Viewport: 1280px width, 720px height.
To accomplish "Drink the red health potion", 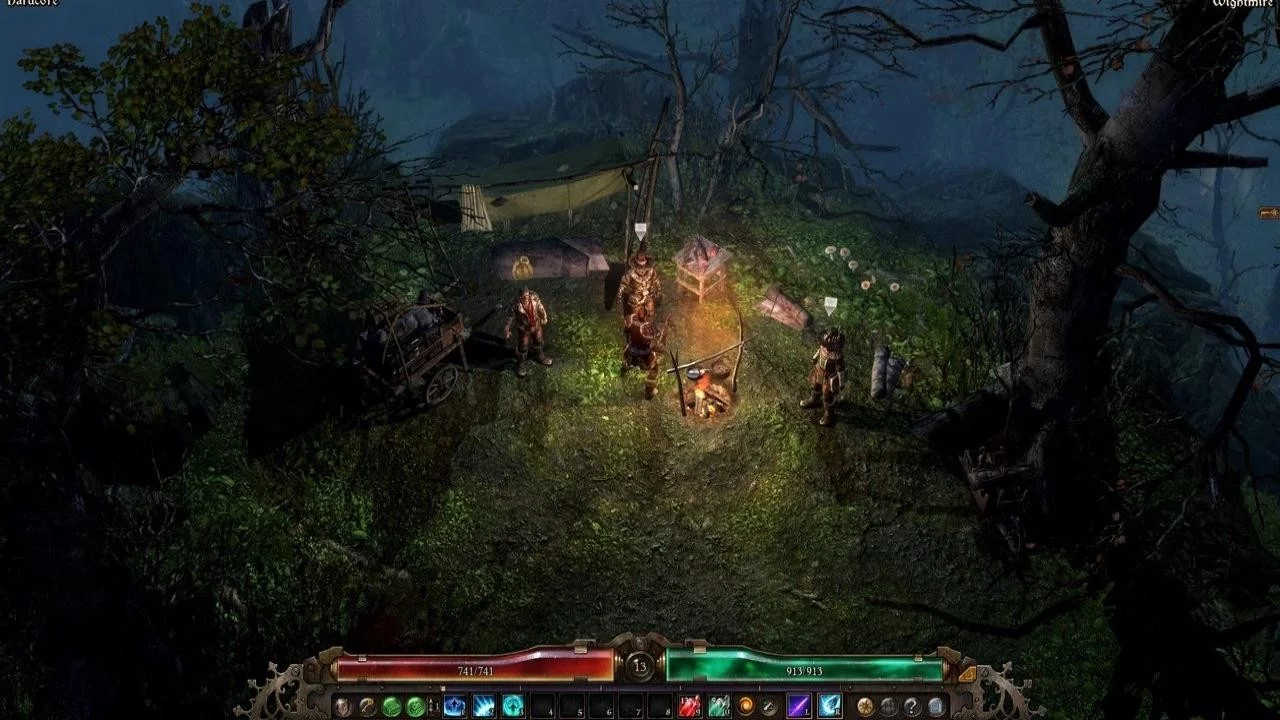I will click(690, 706).
